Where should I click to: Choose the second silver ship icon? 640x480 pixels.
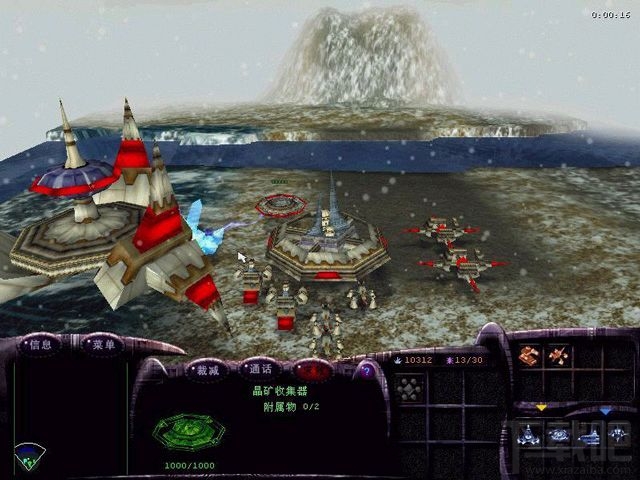pos(559,435)
